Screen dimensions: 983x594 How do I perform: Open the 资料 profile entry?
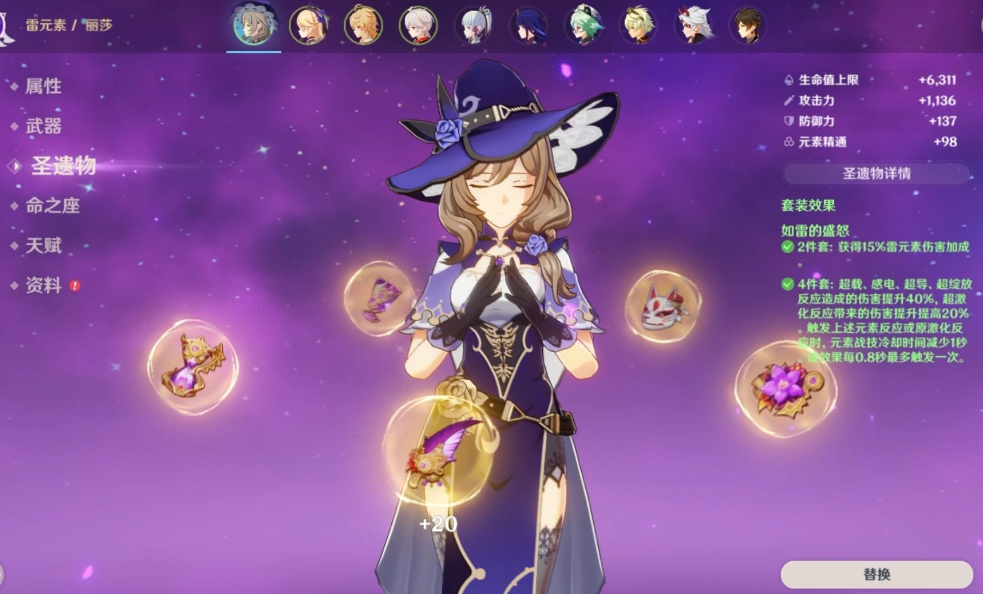(43, 285)
